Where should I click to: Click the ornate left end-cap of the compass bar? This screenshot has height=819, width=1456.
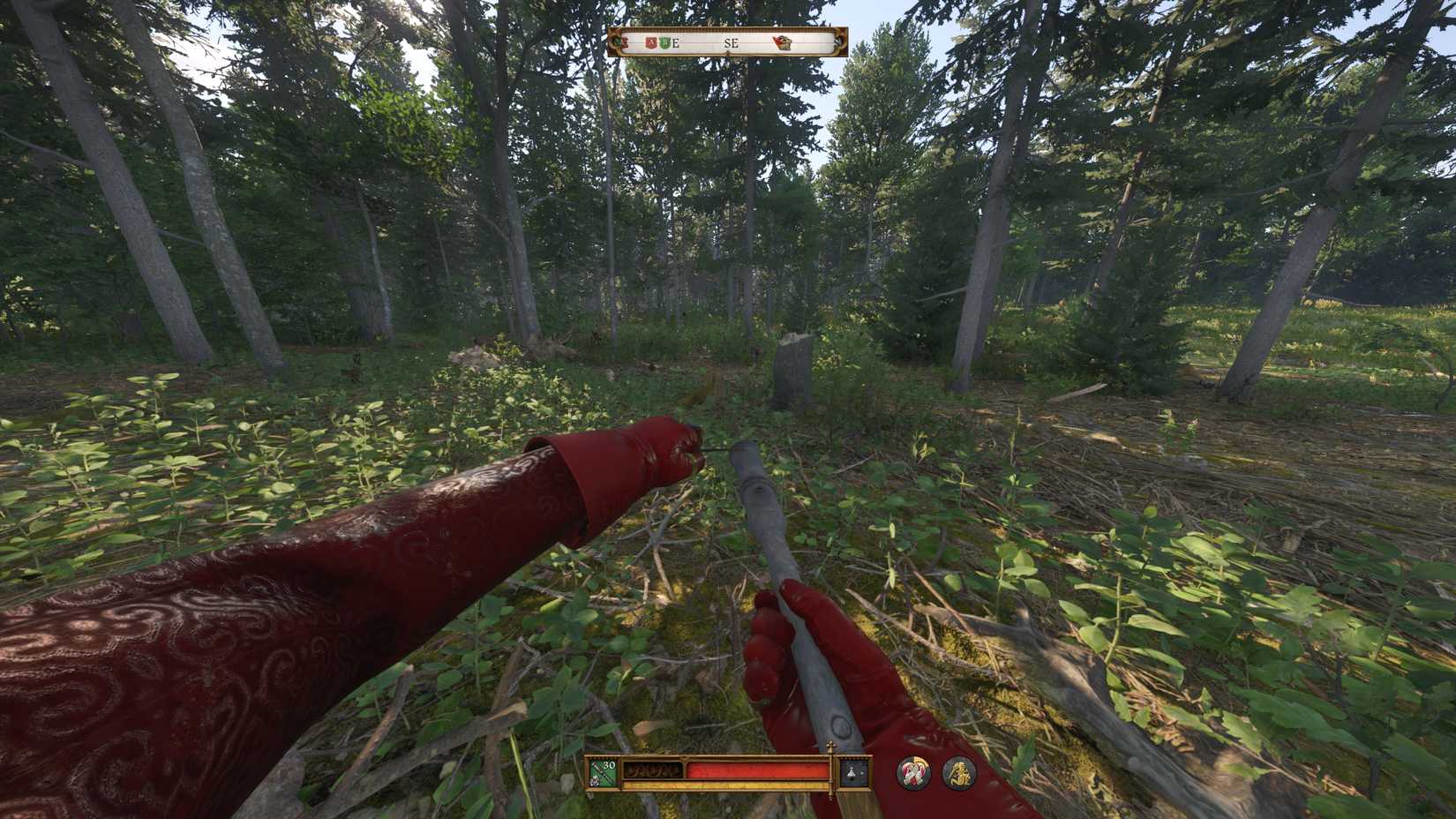pyautogui.click(x=615, y=40)
